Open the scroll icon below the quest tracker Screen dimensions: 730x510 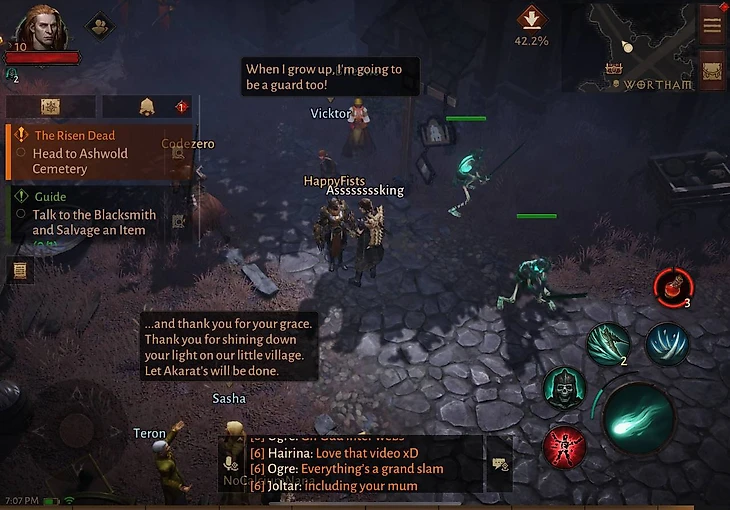[x=19, y=270]
